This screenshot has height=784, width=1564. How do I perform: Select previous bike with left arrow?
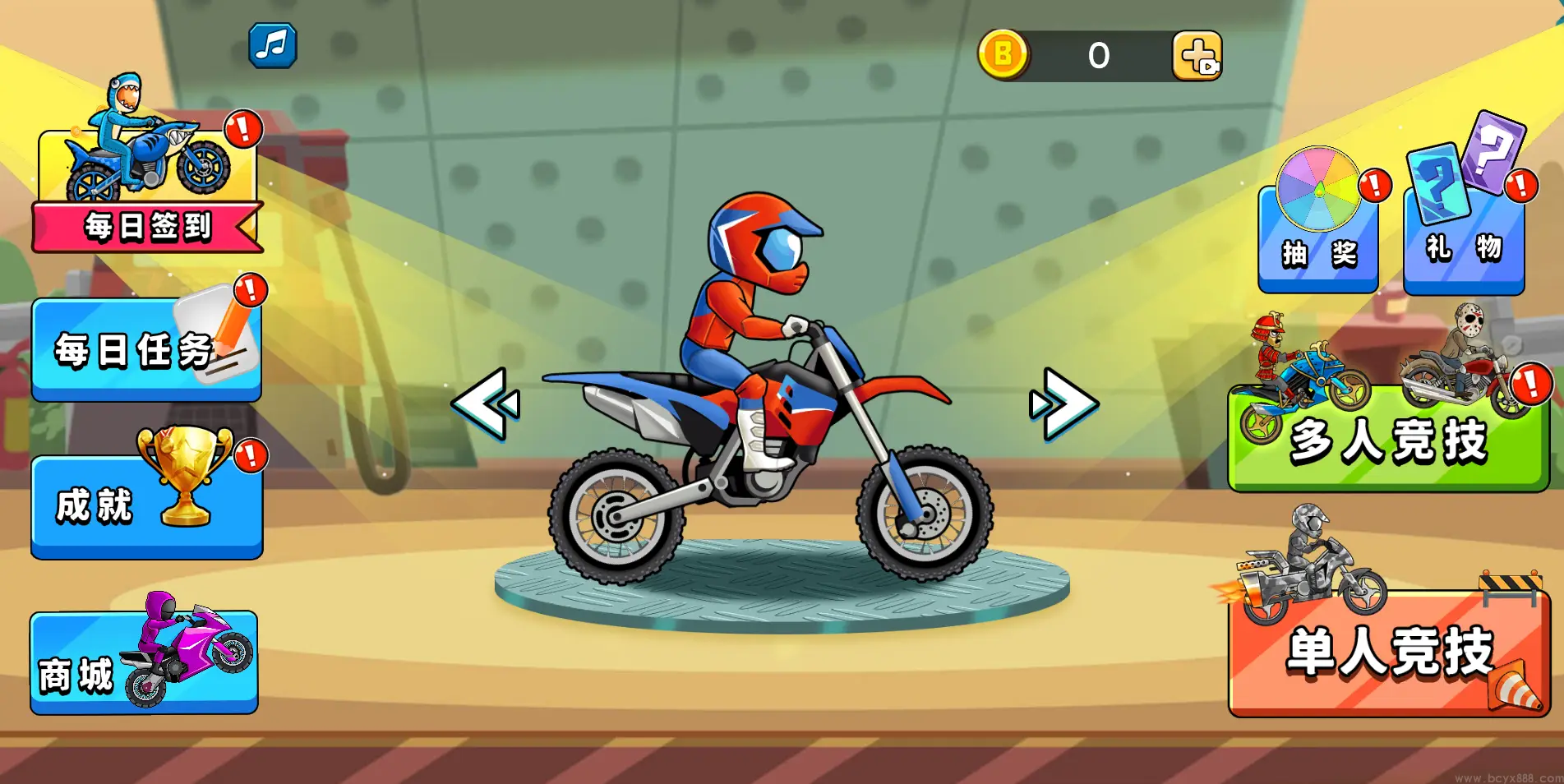coord(486,404)
